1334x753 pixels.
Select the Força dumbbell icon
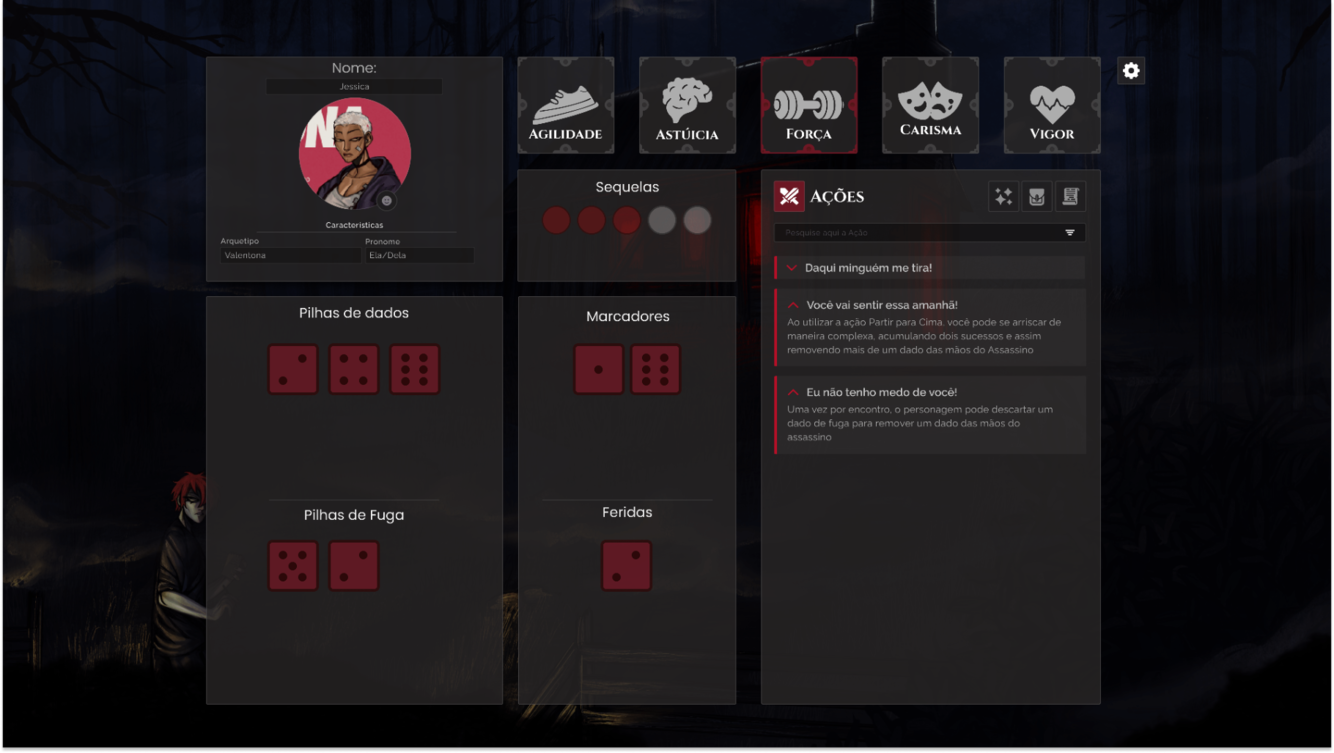(809, 105)
